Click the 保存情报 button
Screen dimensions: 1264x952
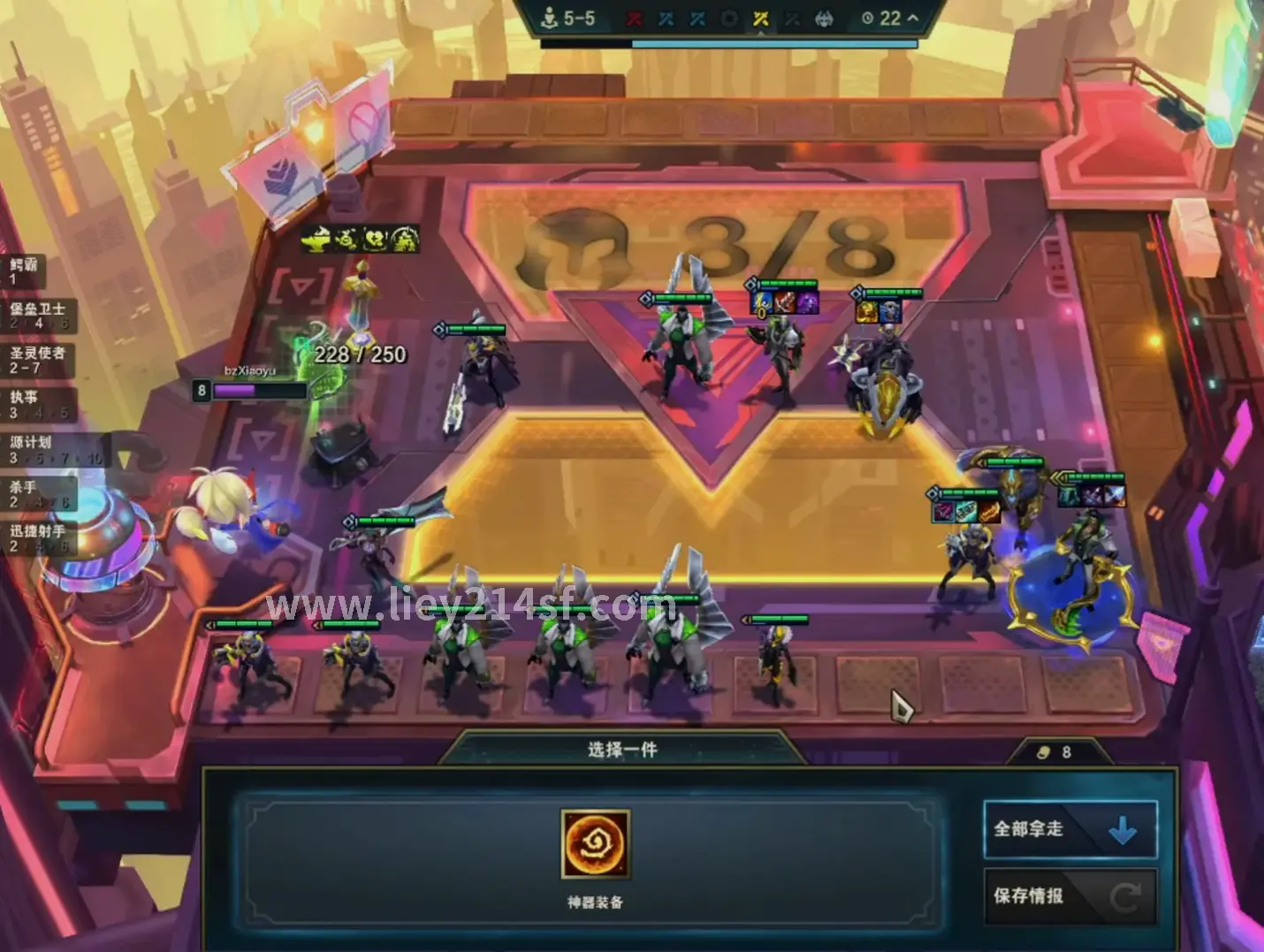click(x=1070, y=896)
